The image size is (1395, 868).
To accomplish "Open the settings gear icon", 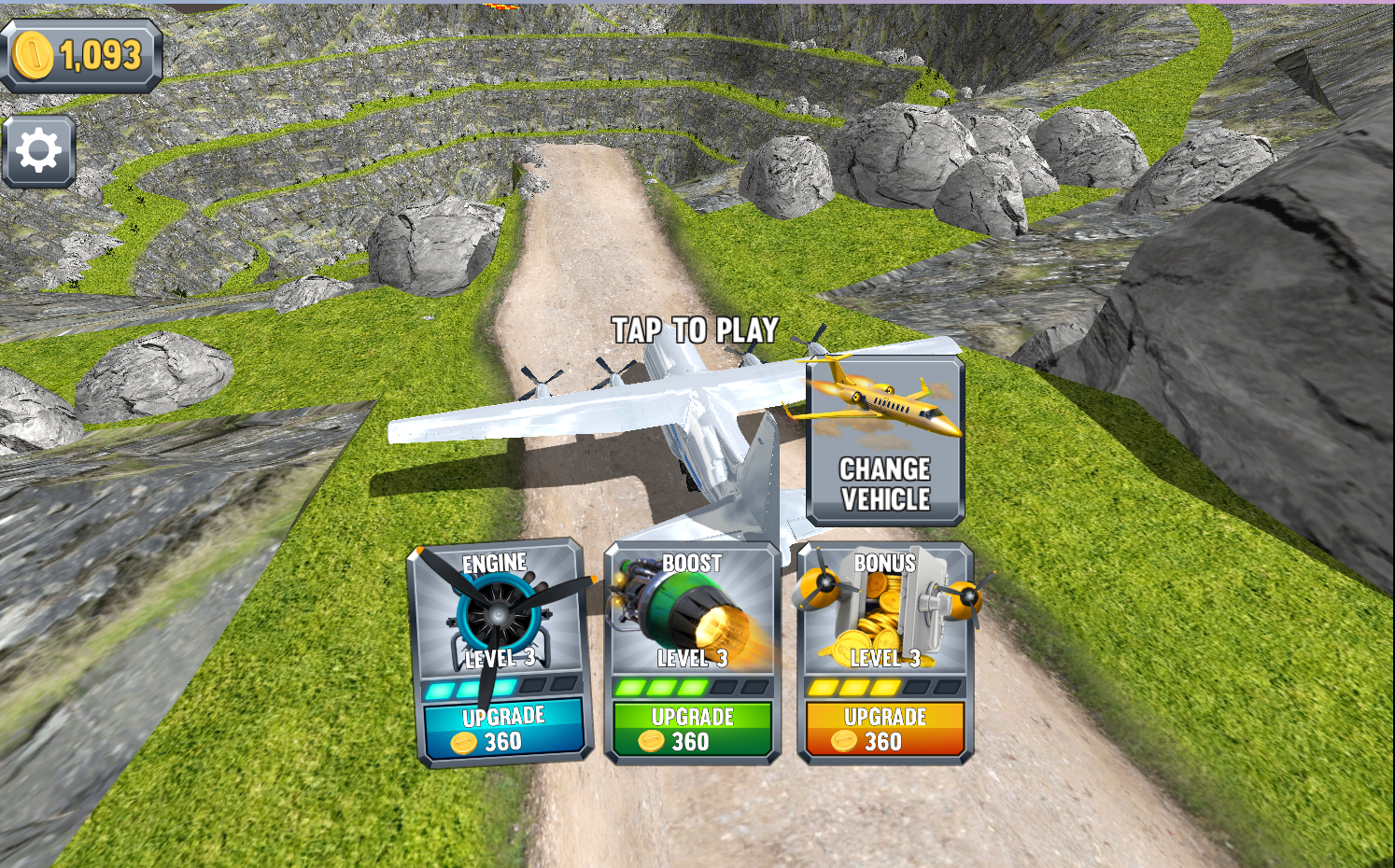I will point(38,147).
